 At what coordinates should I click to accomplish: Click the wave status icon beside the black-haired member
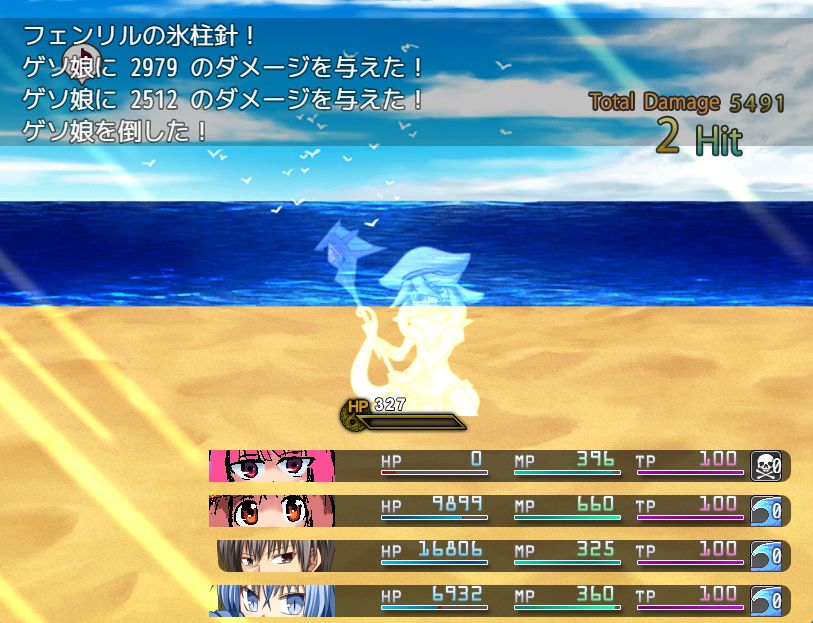[x=766, y=556]
